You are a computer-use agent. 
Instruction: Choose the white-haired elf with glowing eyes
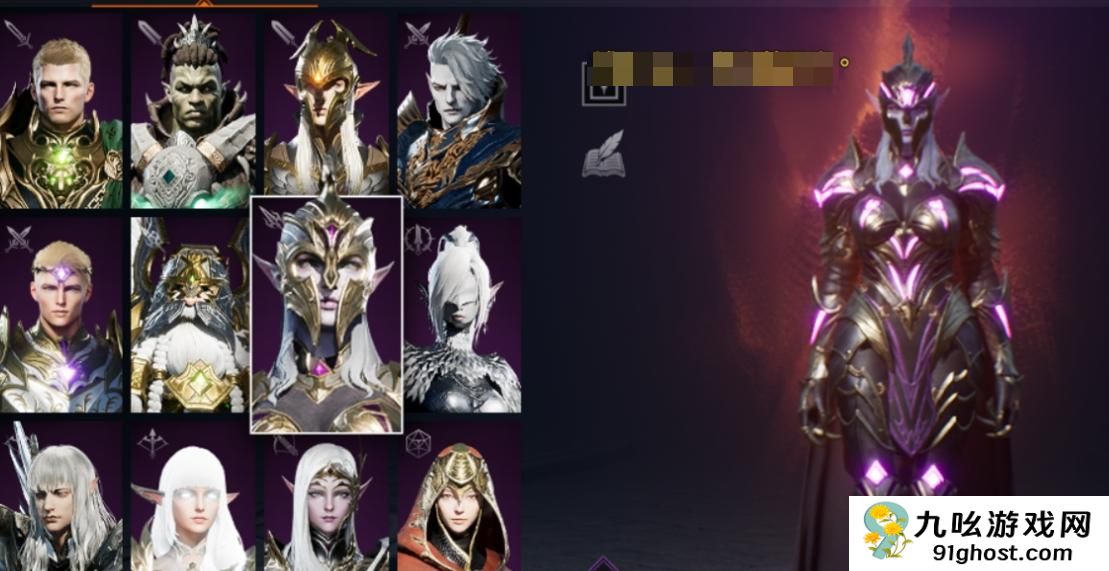pyautogui.click(x=193, y=497)
